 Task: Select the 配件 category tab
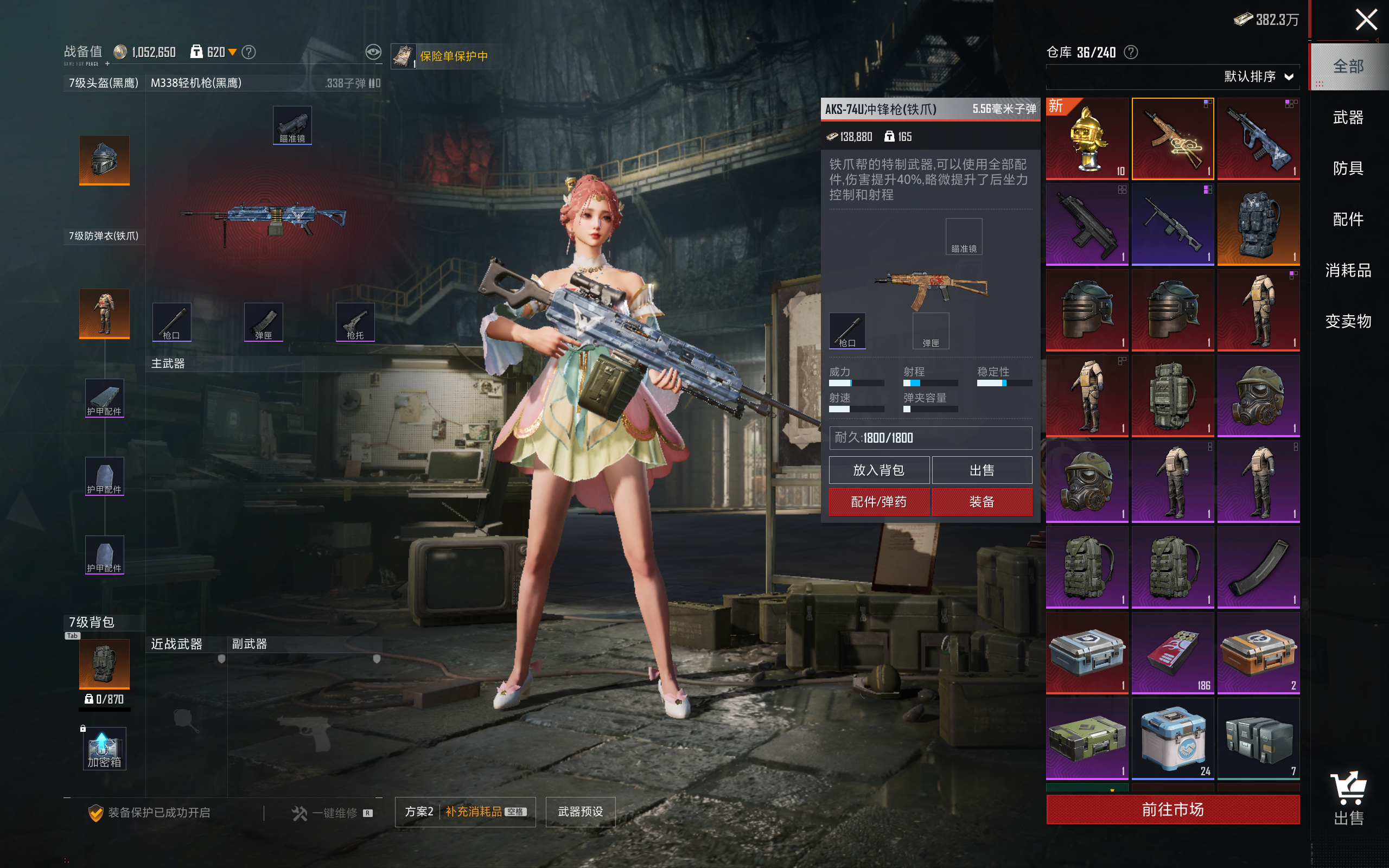click(1348, 219)
